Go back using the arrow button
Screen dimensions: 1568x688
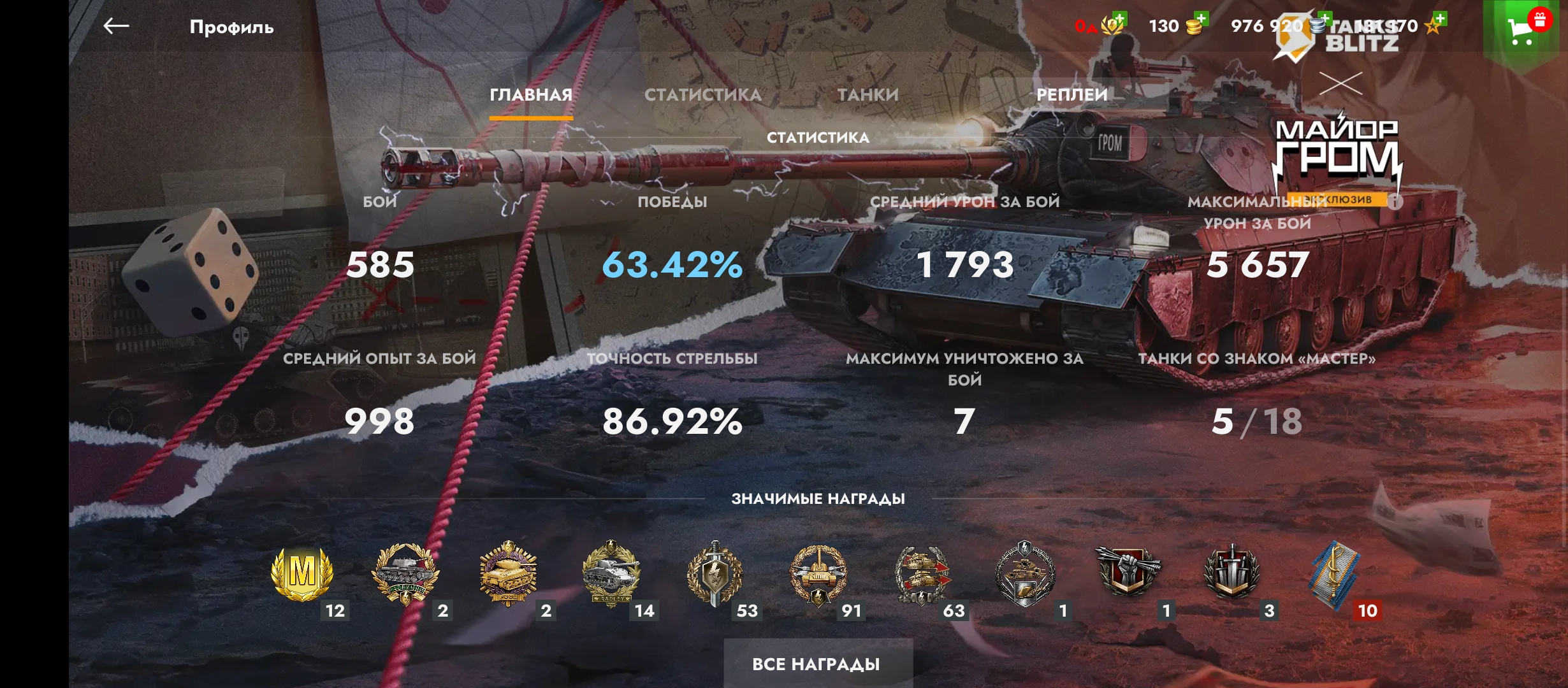pos(116,26)
